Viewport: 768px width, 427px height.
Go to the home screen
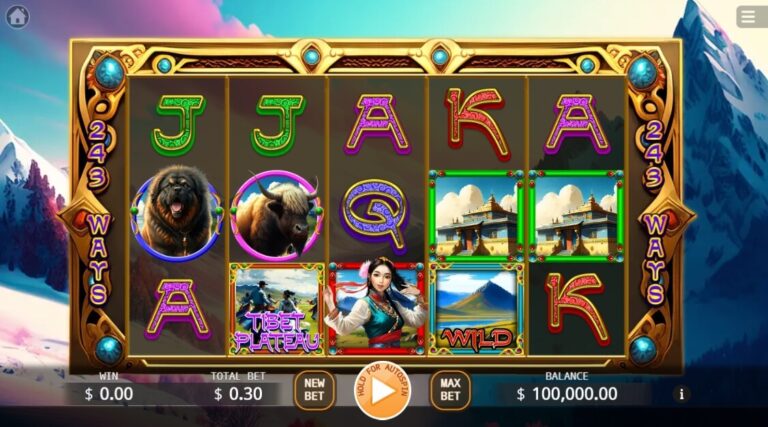coord(17,17)
